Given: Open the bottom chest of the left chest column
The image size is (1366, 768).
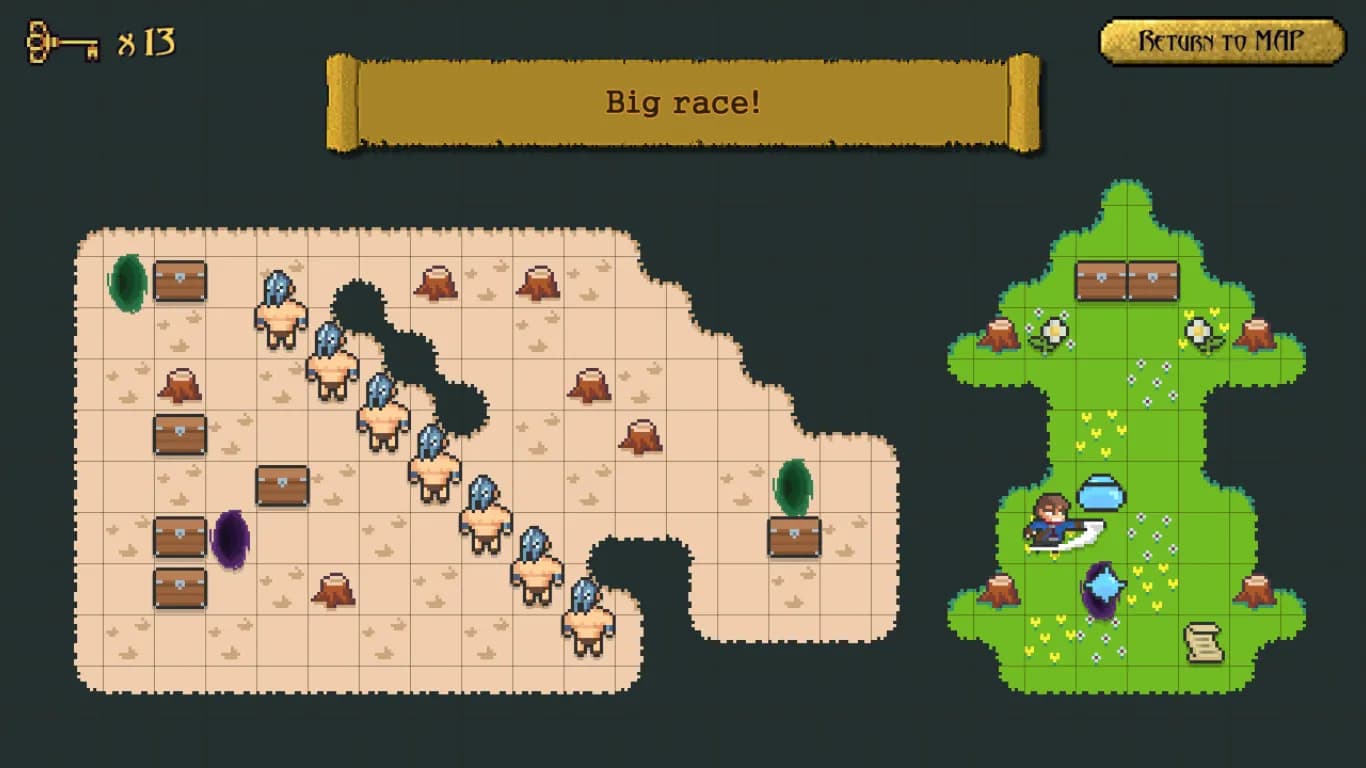Looking at the screenshot, I should (x=178, y=588).
